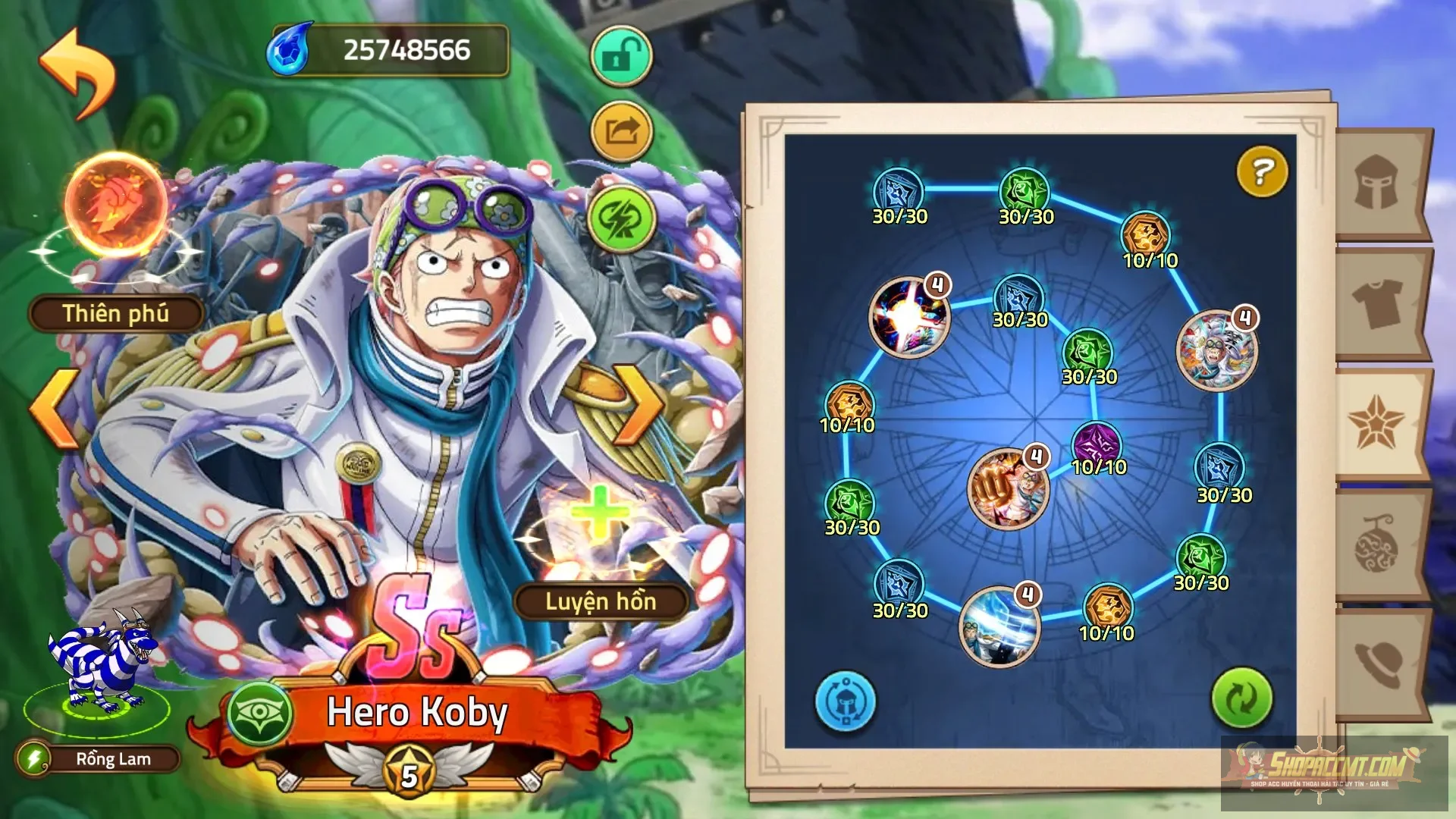Open the orange share button
Screen dimensions: 1456x819
621,132
